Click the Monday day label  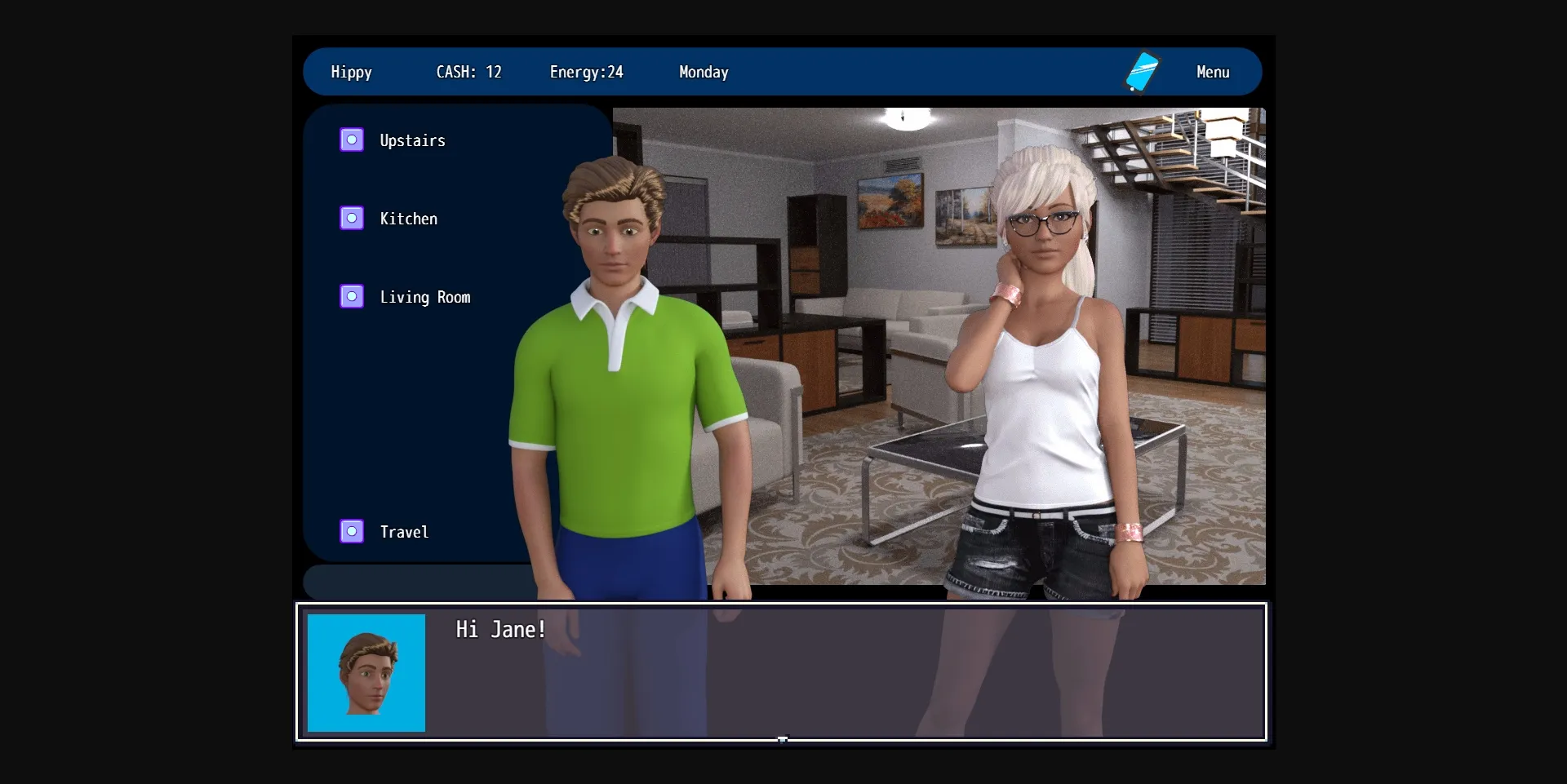703,72
